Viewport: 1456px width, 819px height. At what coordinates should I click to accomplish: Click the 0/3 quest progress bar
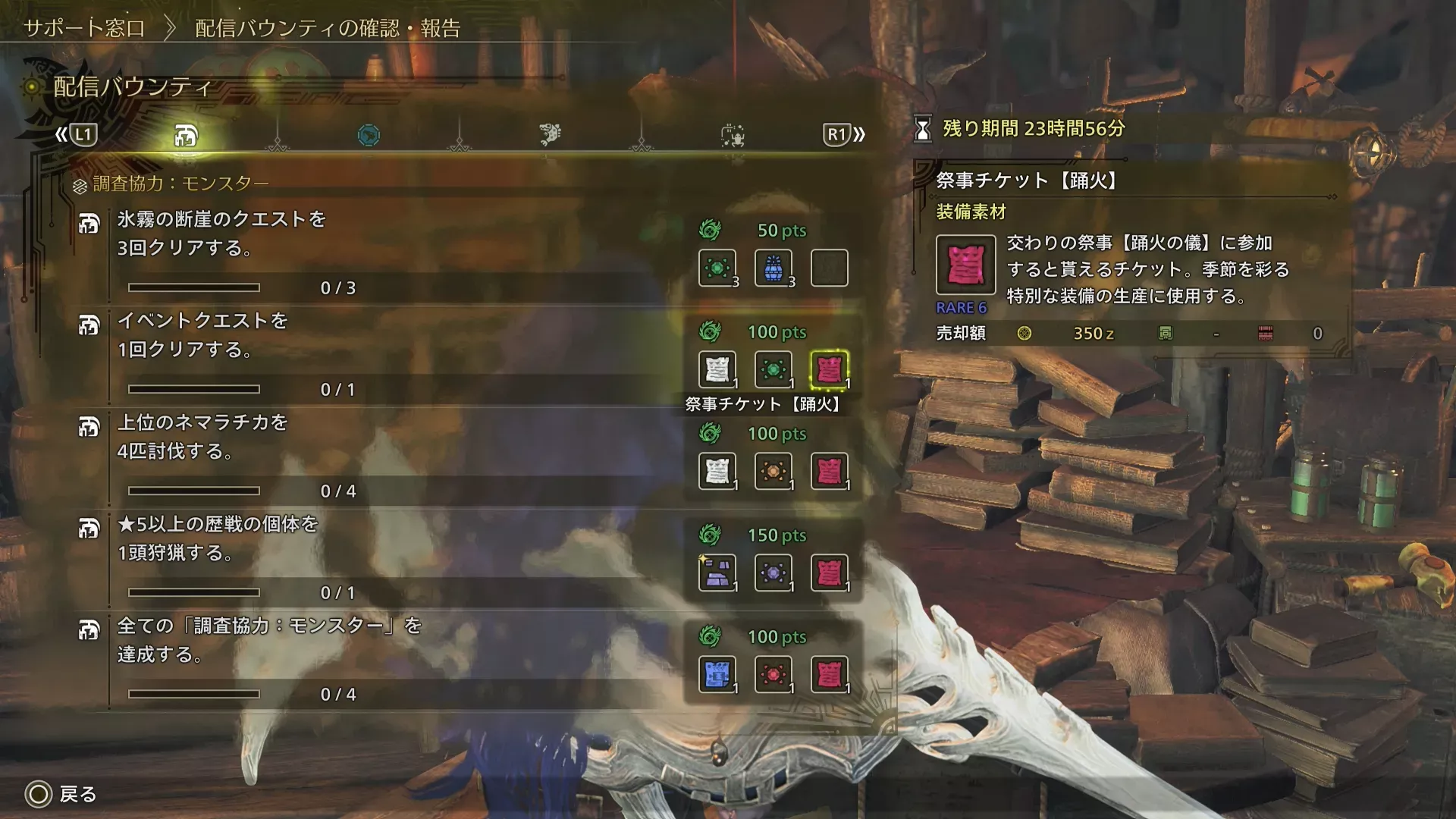[x=196, y=287]
